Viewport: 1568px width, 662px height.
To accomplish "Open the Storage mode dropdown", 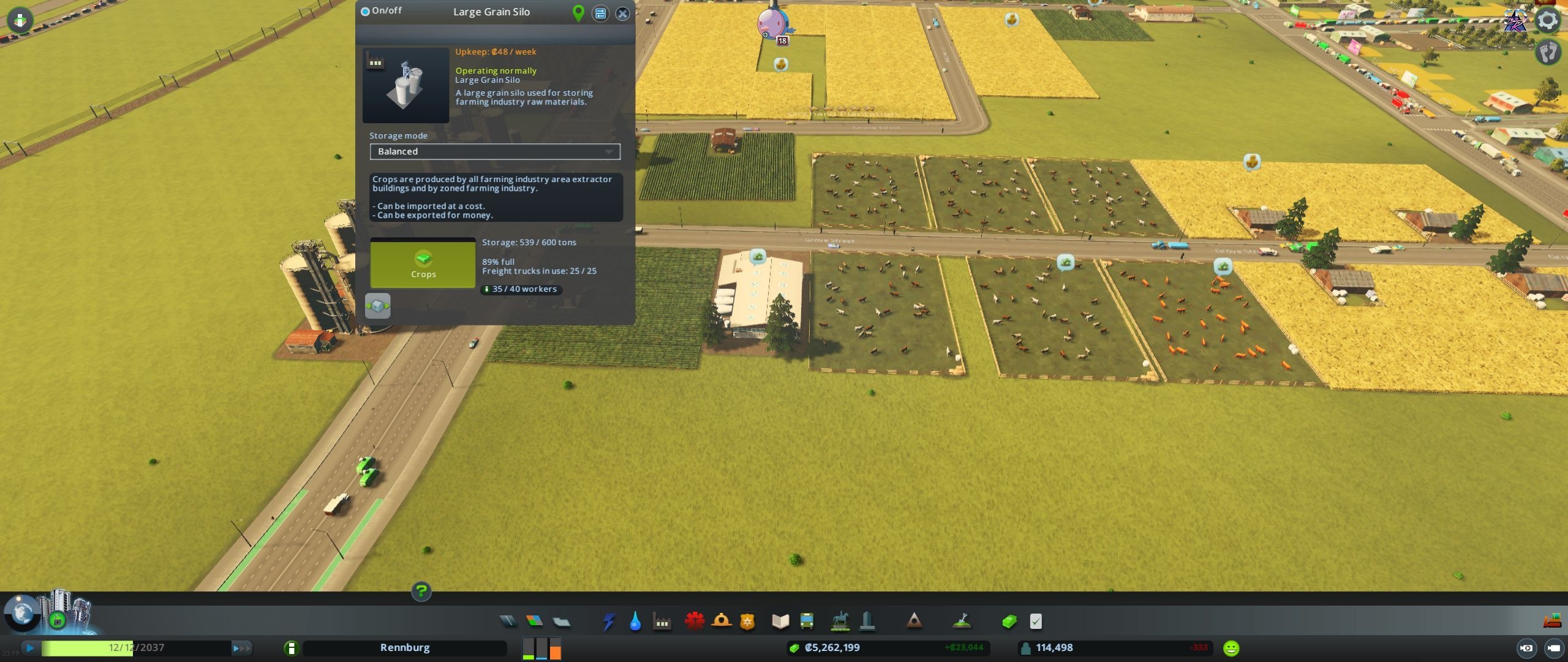I will (494, 151).
